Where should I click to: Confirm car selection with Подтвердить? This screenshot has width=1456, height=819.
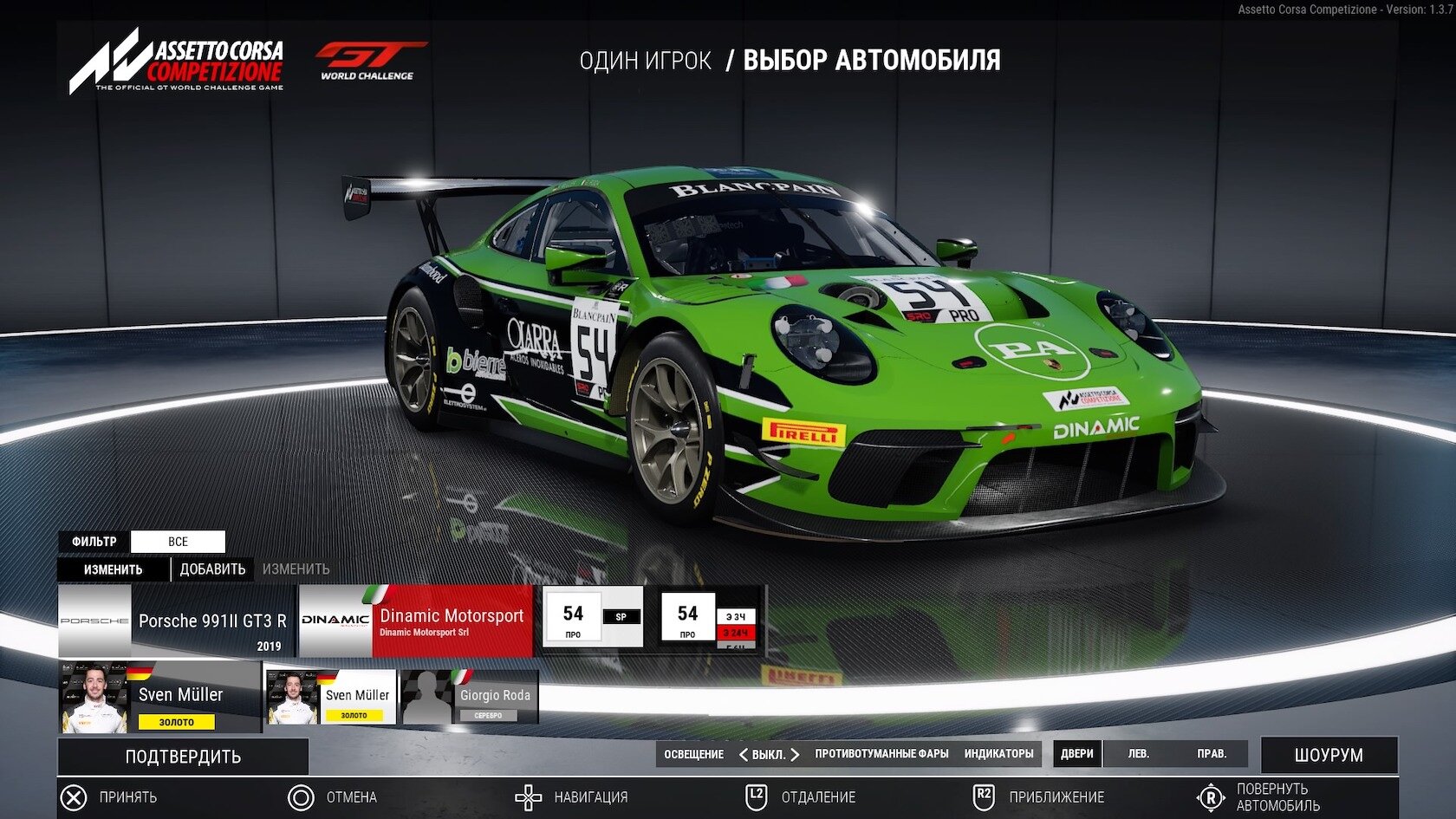(x=183, y=757)
